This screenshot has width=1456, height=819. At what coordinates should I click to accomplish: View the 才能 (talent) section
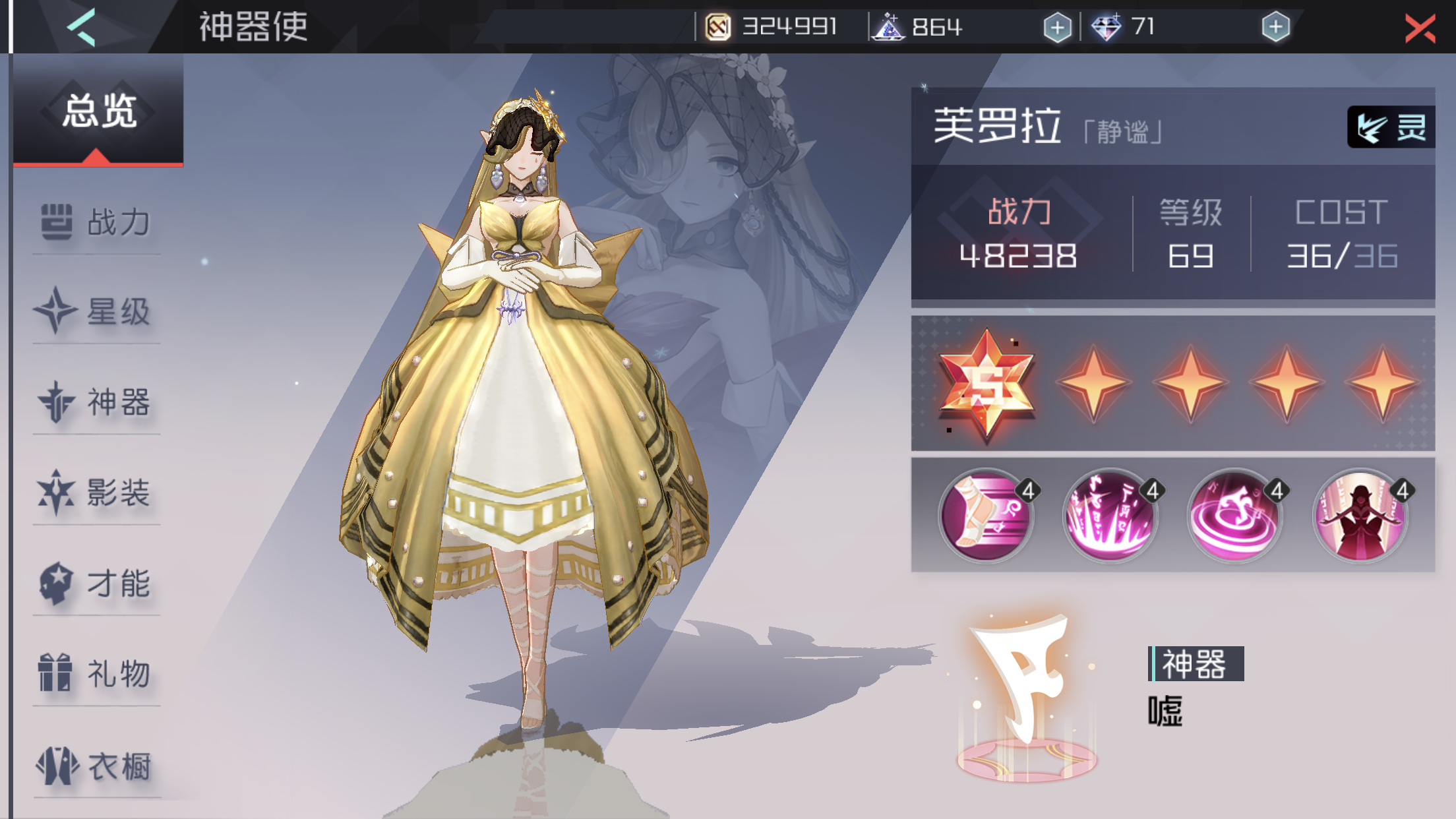tap(96, 584)
